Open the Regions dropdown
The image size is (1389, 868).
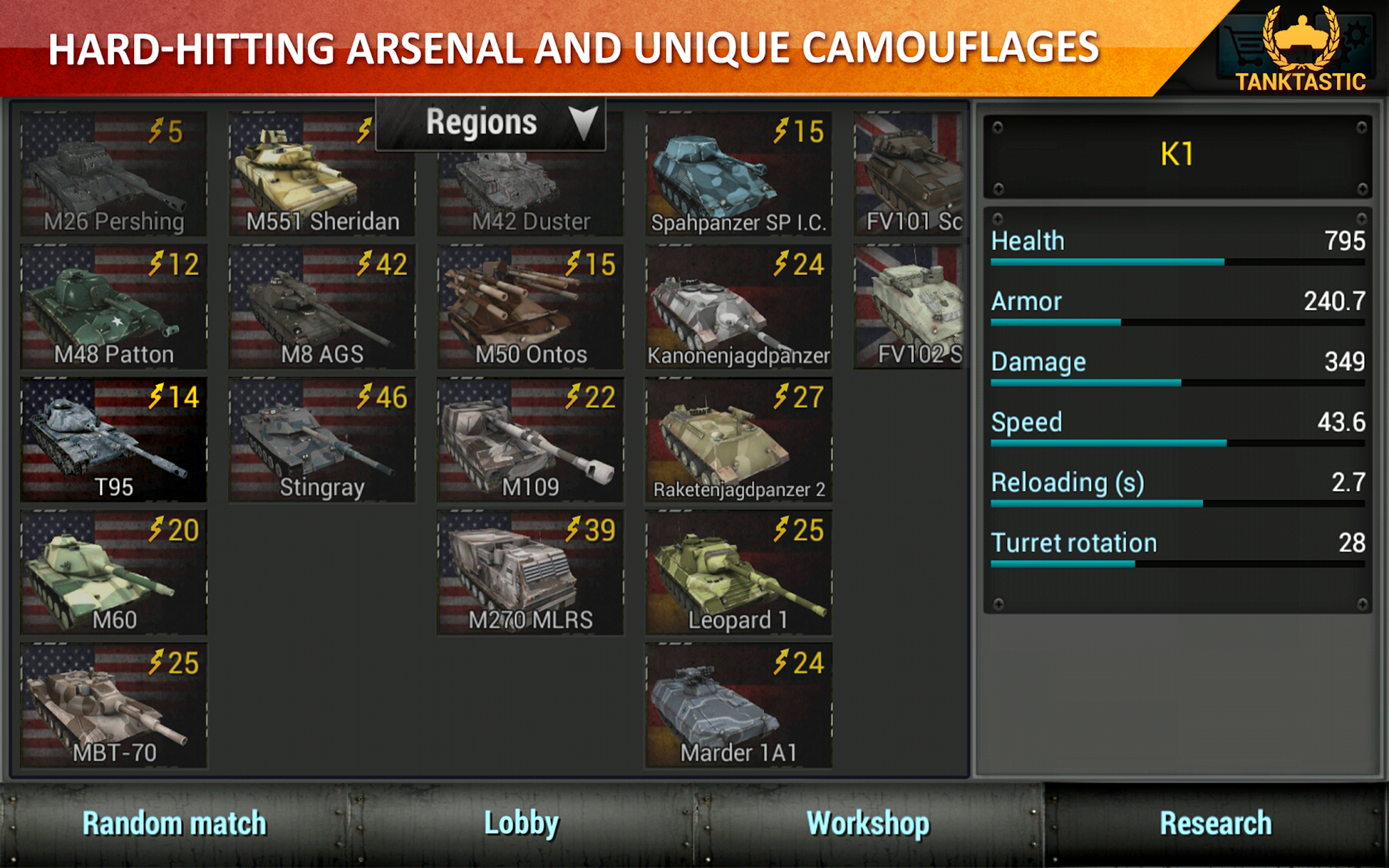click(x=490, y=124)
